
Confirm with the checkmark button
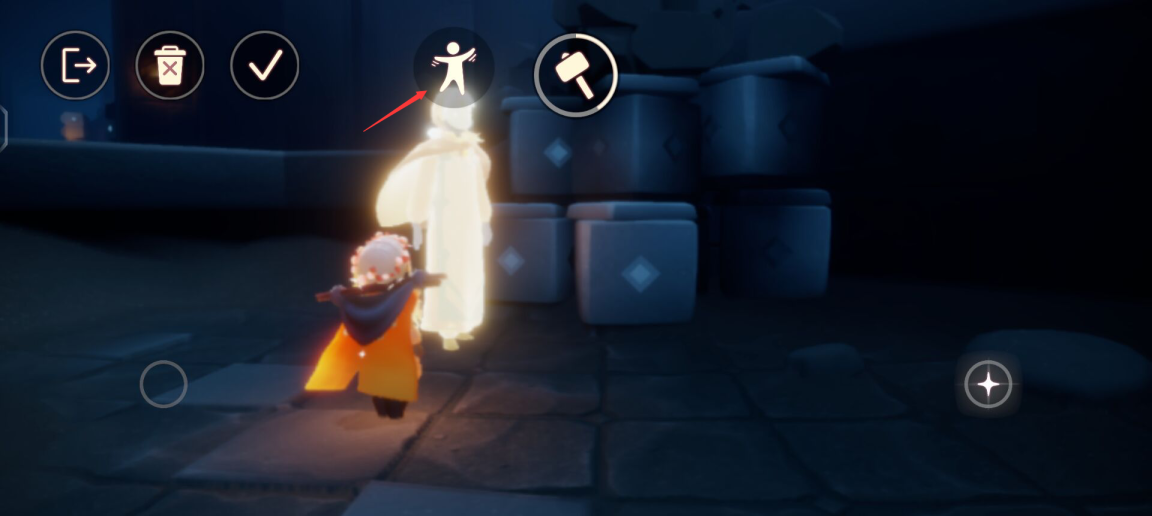coord(265,66)
